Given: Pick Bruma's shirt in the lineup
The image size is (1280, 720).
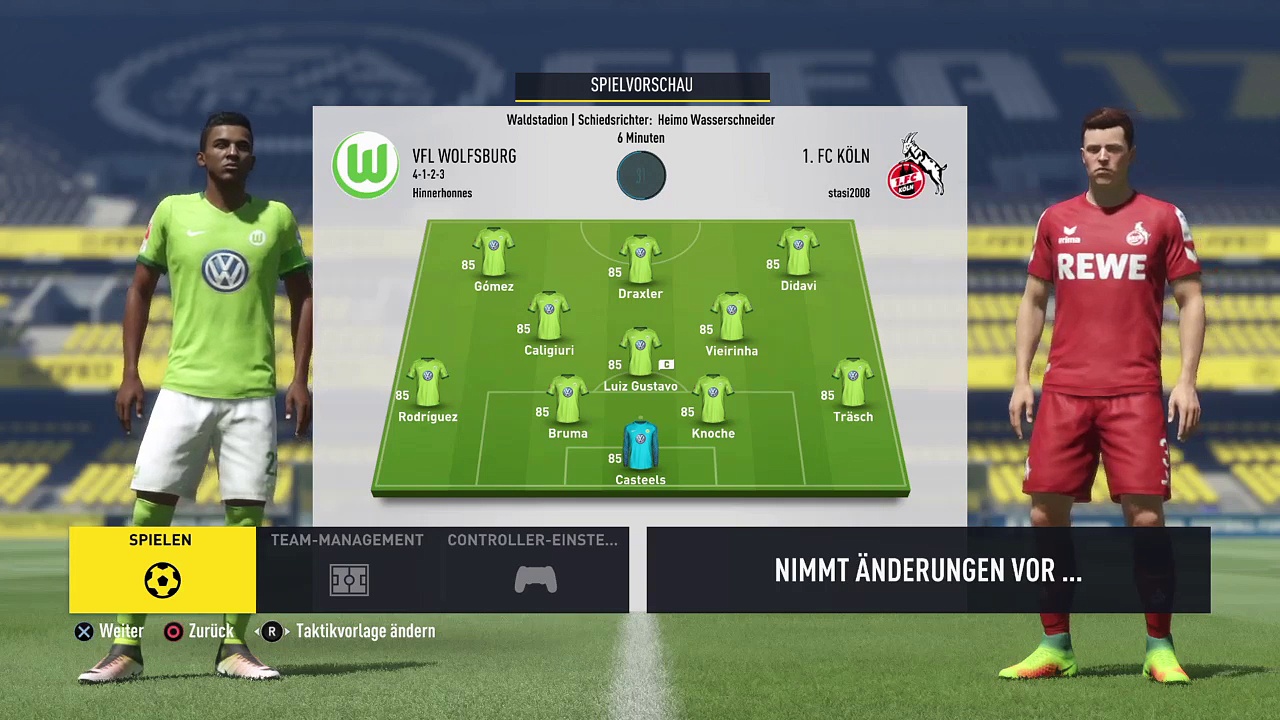Looking at the screenshot, I should coord(567,399).
